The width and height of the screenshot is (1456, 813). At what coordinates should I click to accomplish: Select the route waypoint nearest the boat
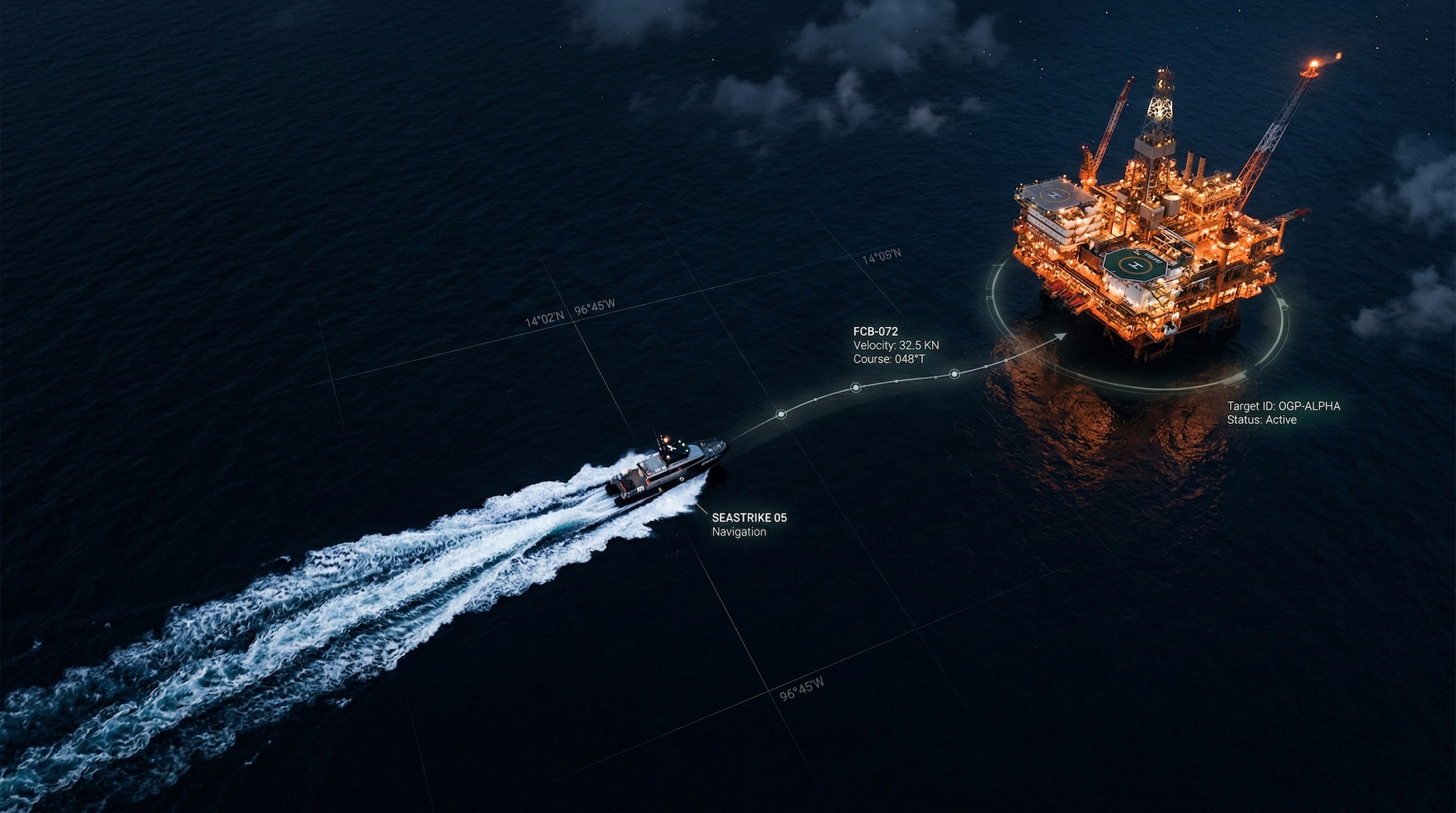tap(781, 414)
